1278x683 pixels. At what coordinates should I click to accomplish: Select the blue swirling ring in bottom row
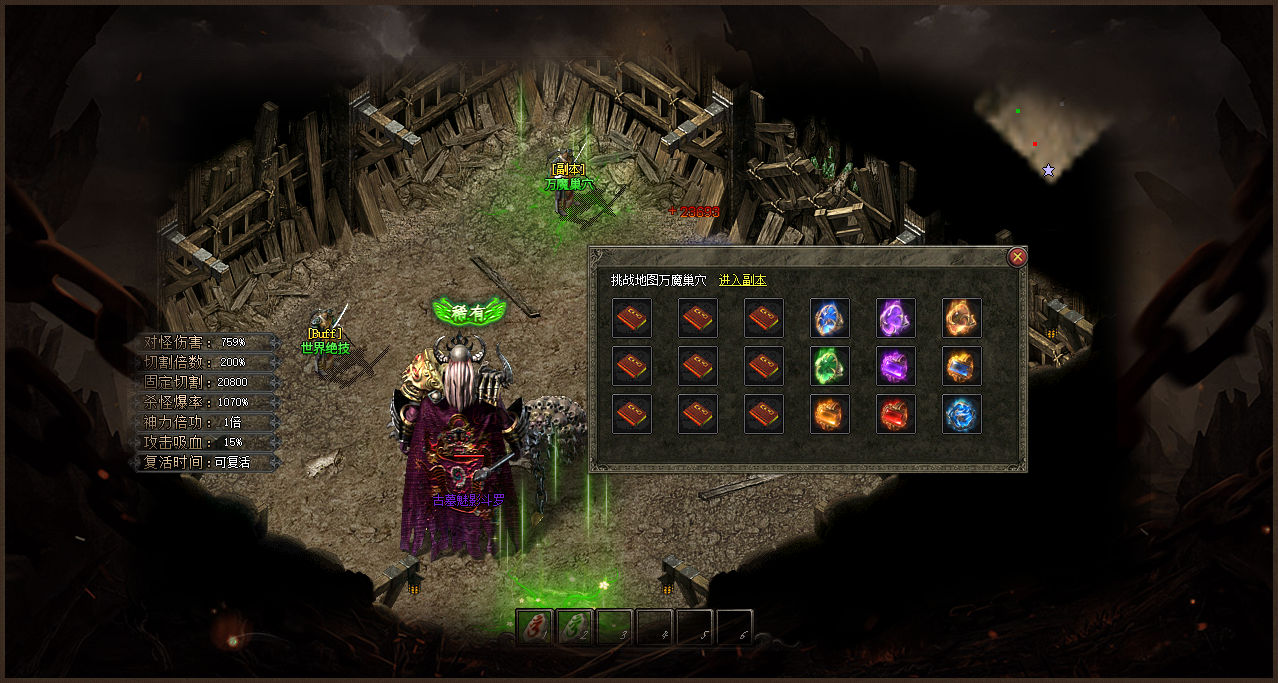tap(962, 414)
